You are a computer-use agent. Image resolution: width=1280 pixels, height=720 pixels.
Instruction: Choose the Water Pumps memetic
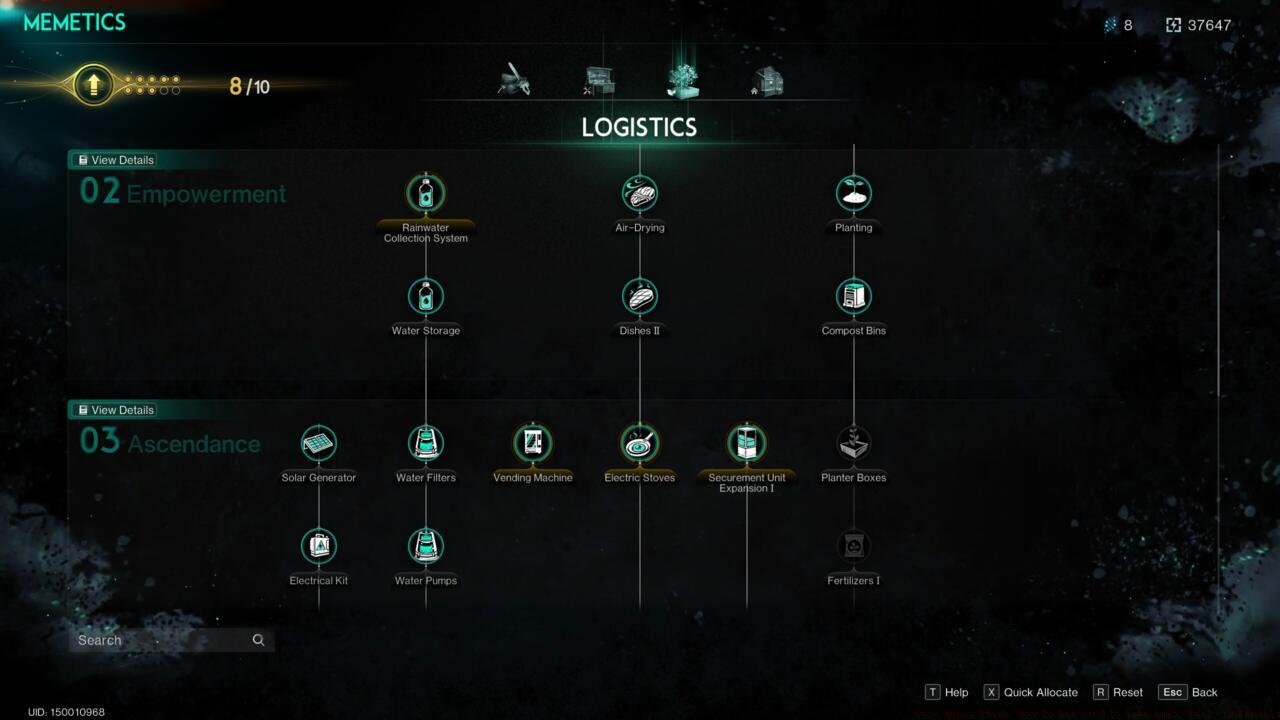425,546
